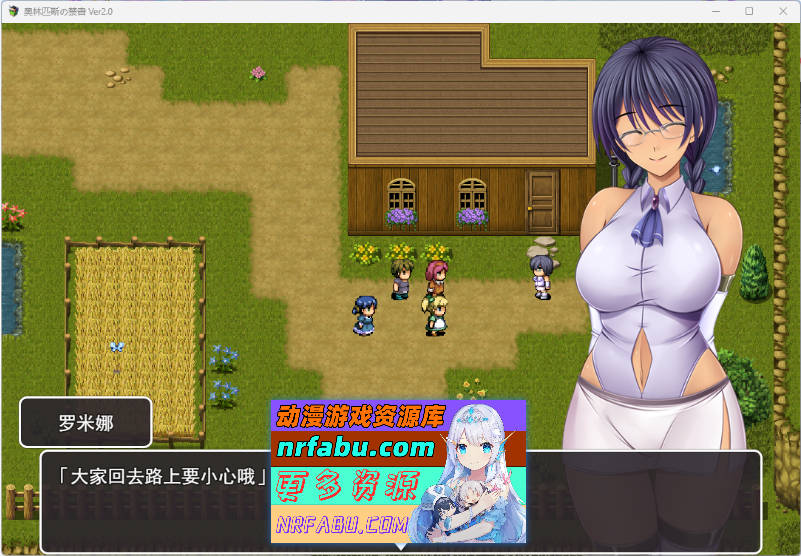This screenshot has width=801, height=556.
Task: Maximize the game window
Action: pyautogui.click(x=749, y=10)
